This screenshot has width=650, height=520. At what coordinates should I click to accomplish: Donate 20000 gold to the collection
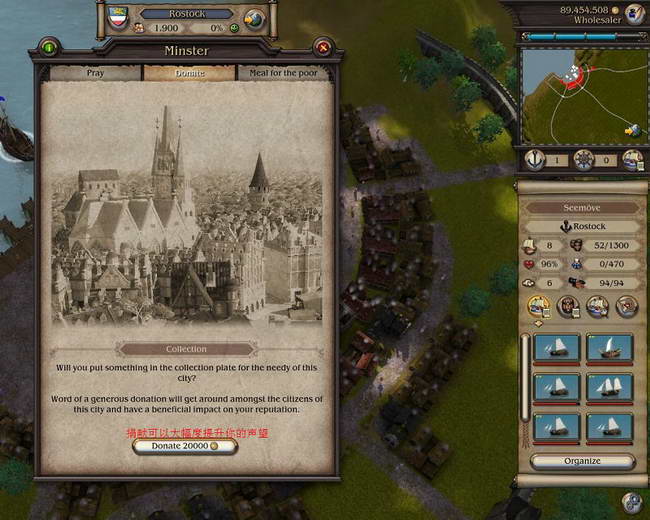[185, 446]
